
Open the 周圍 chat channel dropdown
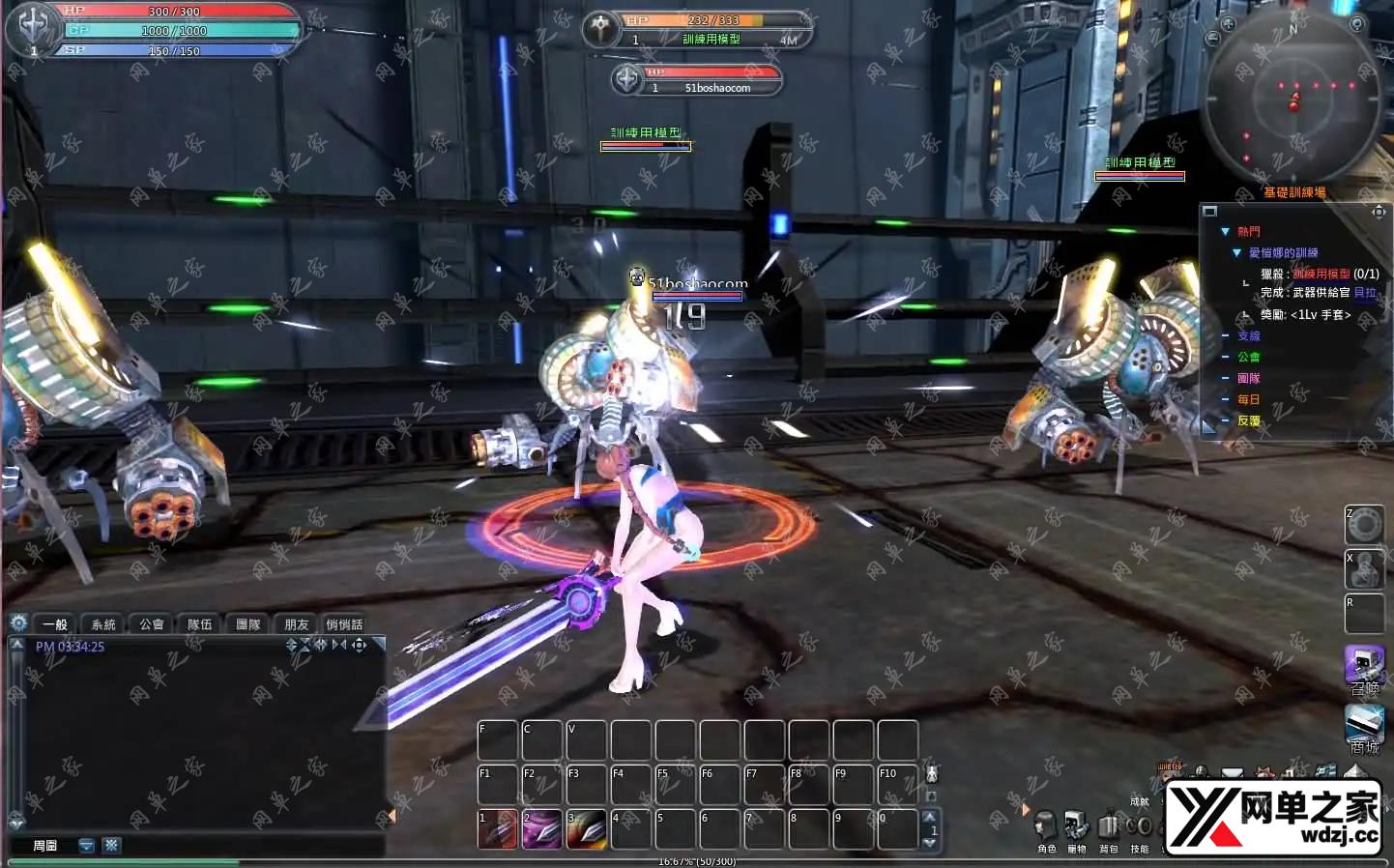click(x=87, y=846)
